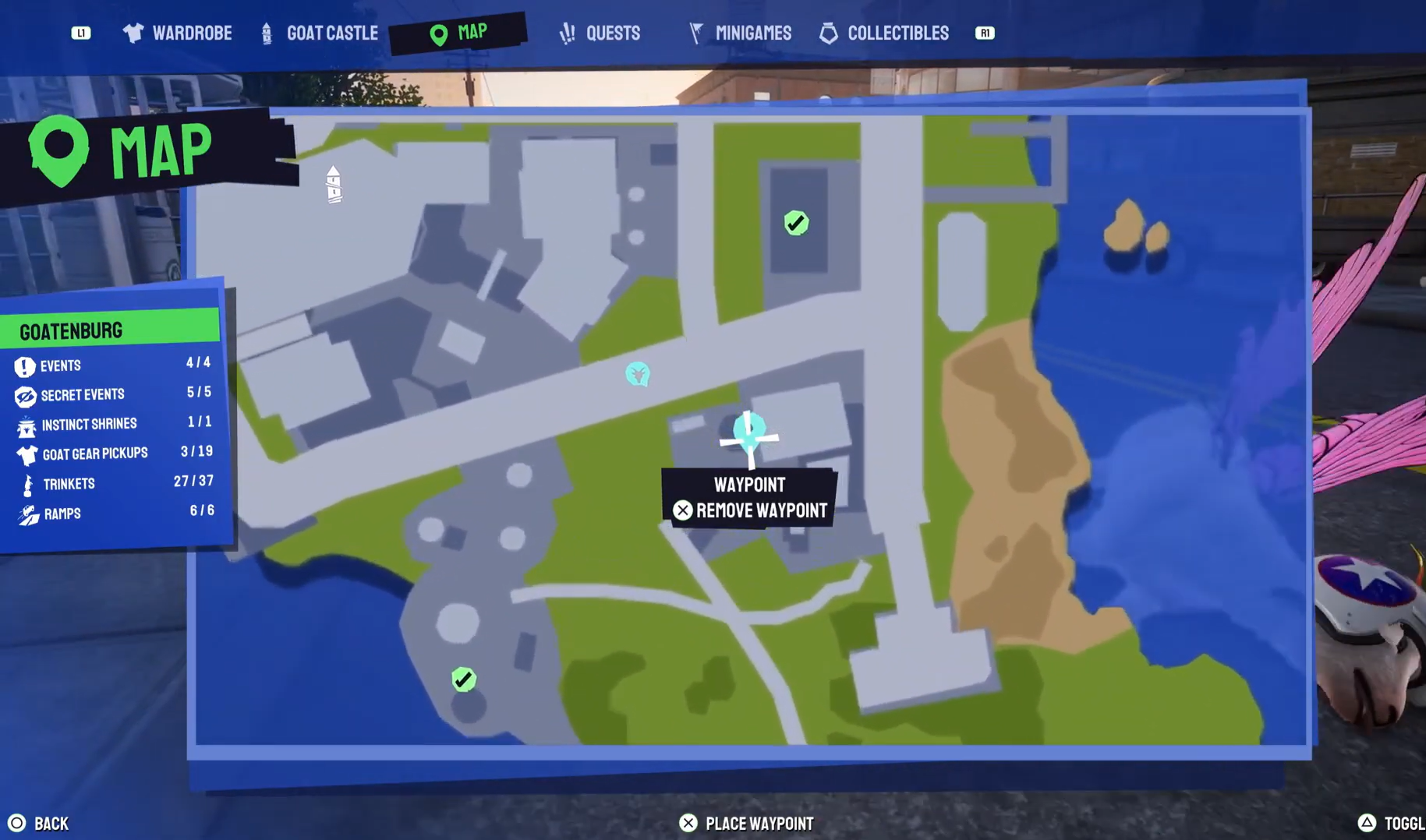
Task: Select the Trinkets icon in sidebar
Action: (x=26, y=483)
